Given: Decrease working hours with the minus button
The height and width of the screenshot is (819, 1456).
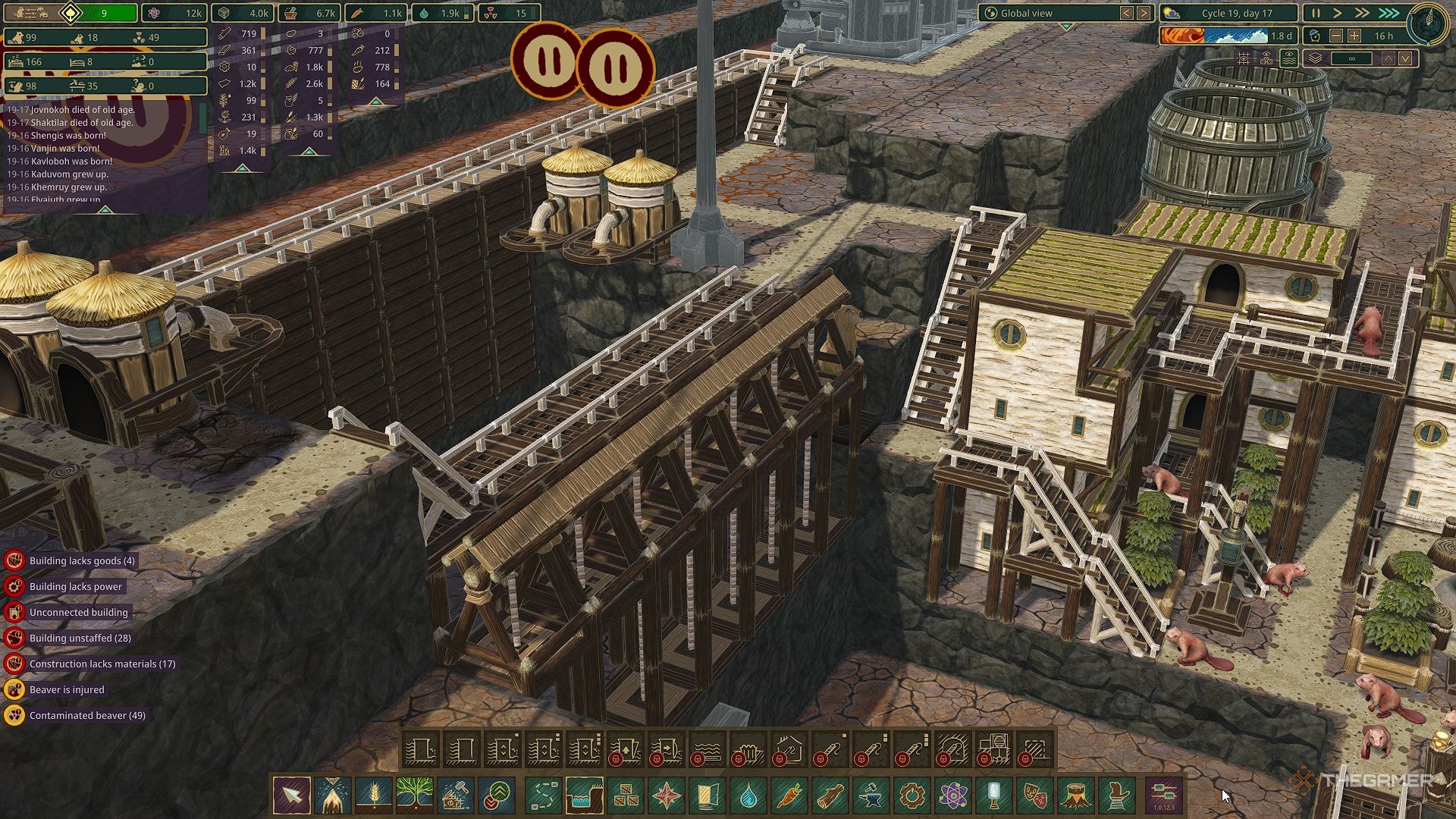Looking at the screenshot, I should click(x=1336, y=36).
